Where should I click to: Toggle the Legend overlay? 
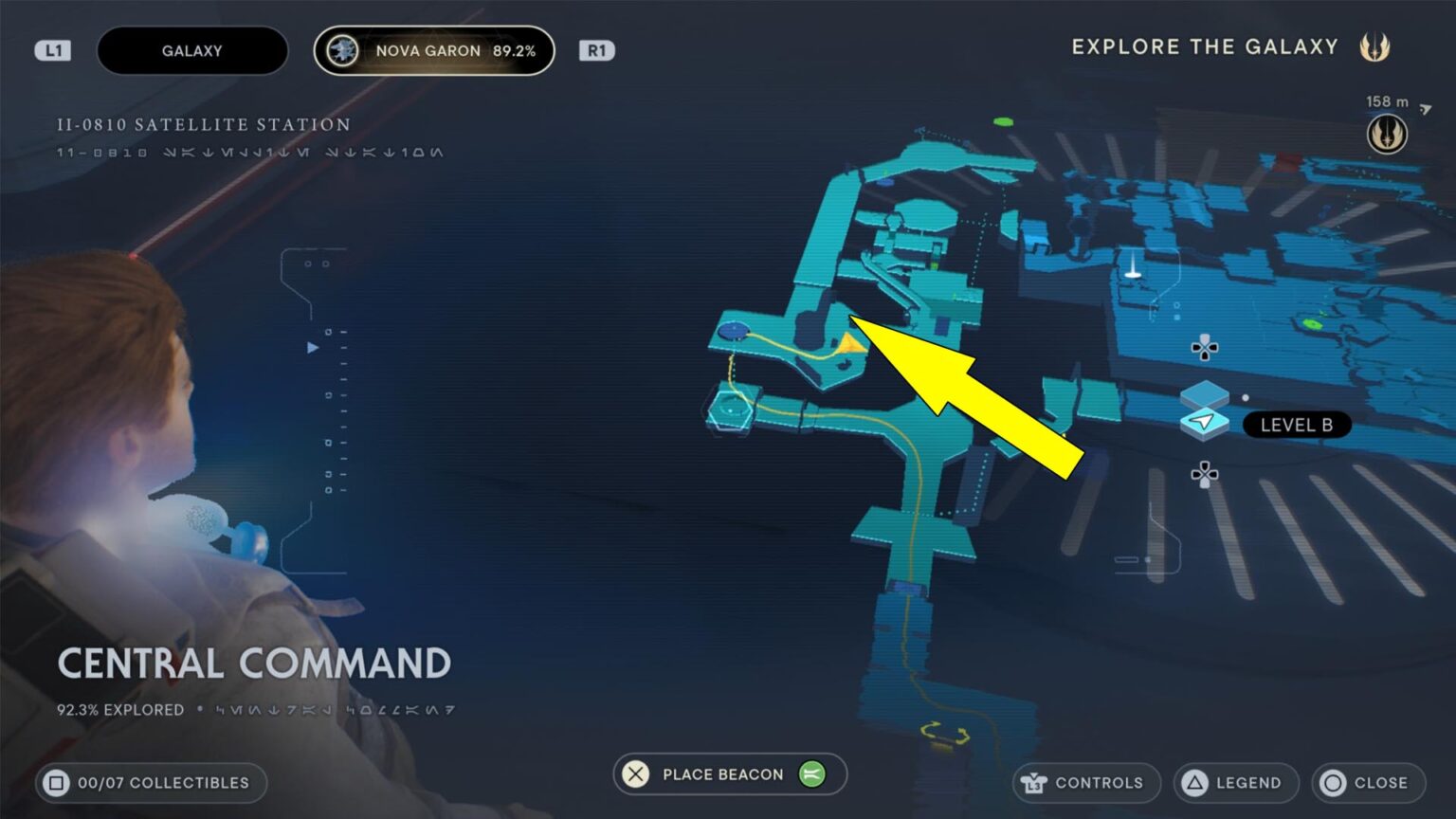click(1235, 783)
